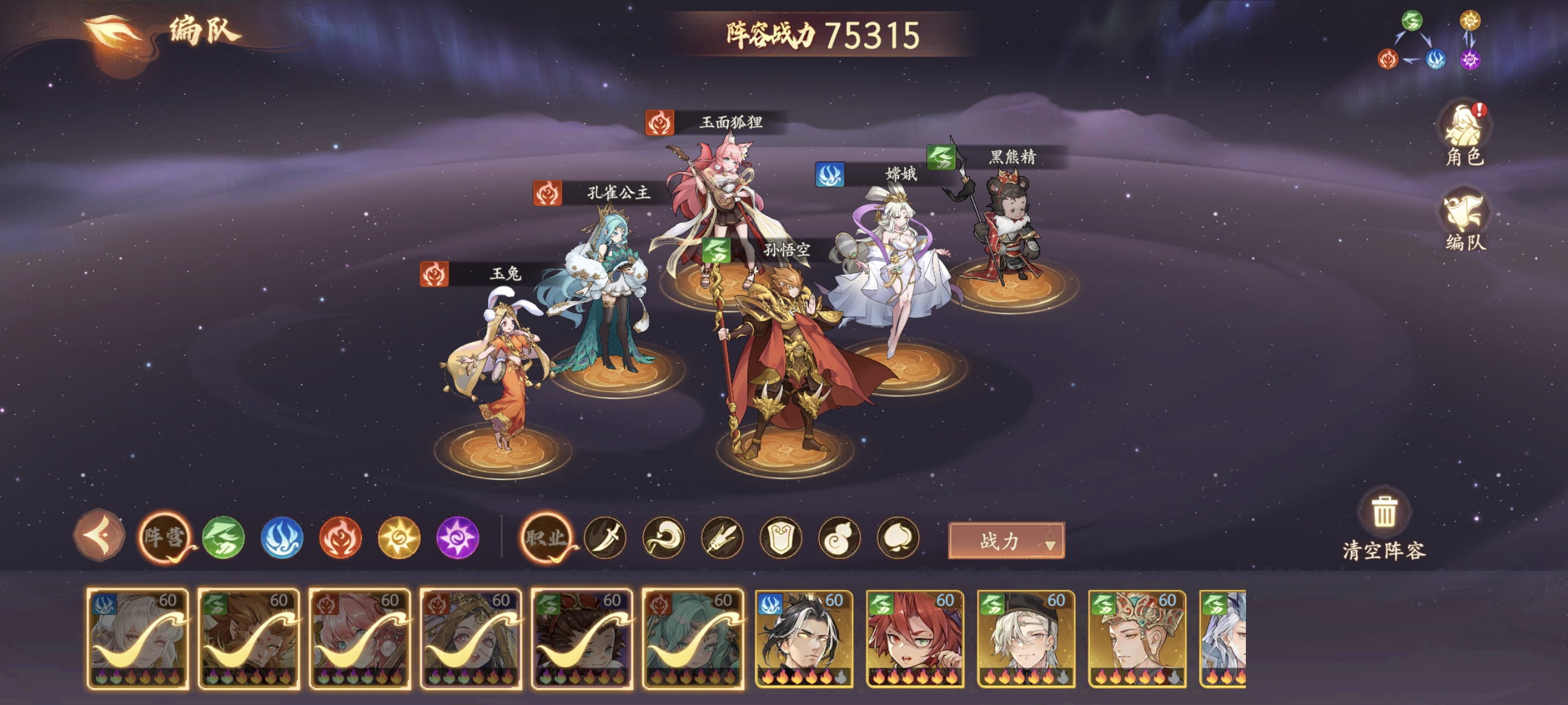This screenshot has width=1568, height=705.
Task: Filter by the peach class icon
Action: tap(898, 538)
